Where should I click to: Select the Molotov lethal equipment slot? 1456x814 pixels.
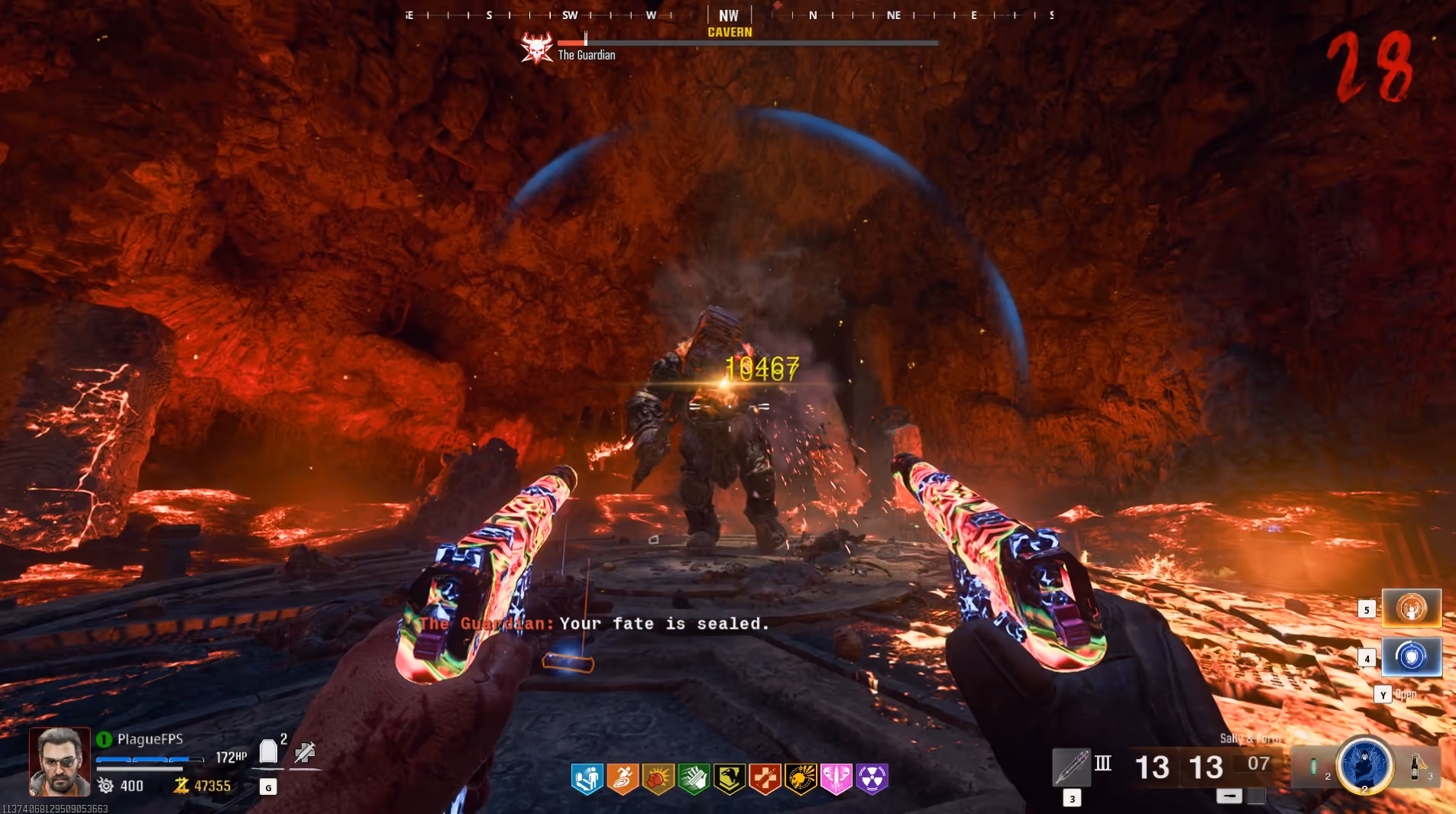click(x=1416, y=766)
